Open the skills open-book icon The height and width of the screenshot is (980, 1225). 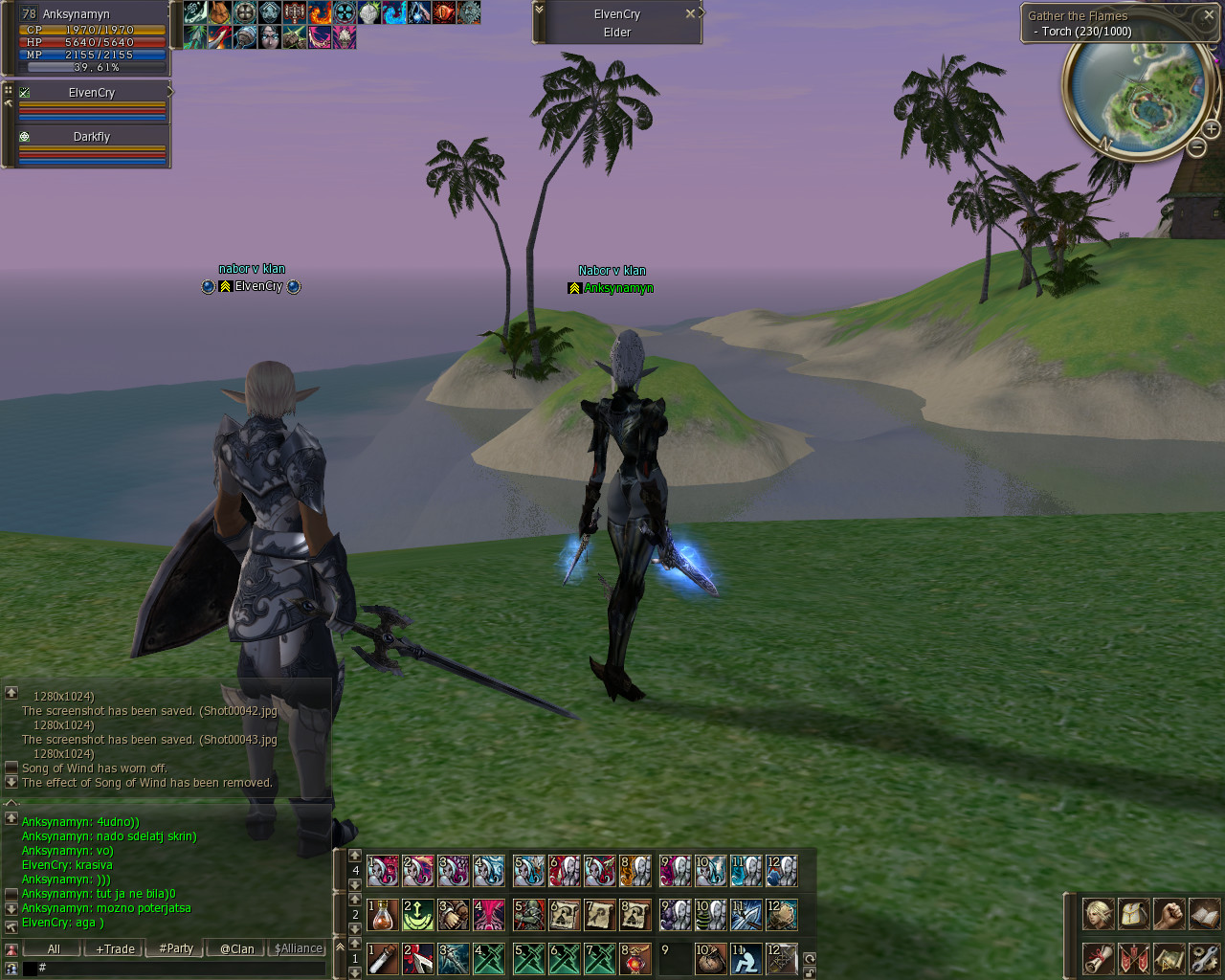[x=1204, y=914]
